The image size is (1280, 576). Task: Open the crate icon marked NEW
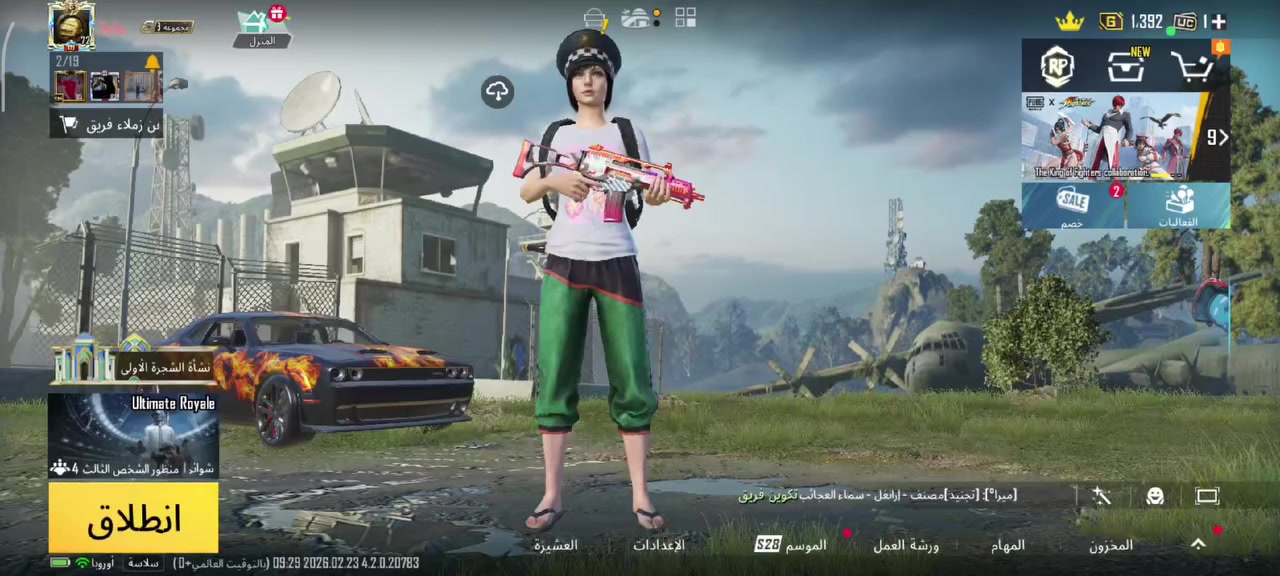[x=1126, y=67]
